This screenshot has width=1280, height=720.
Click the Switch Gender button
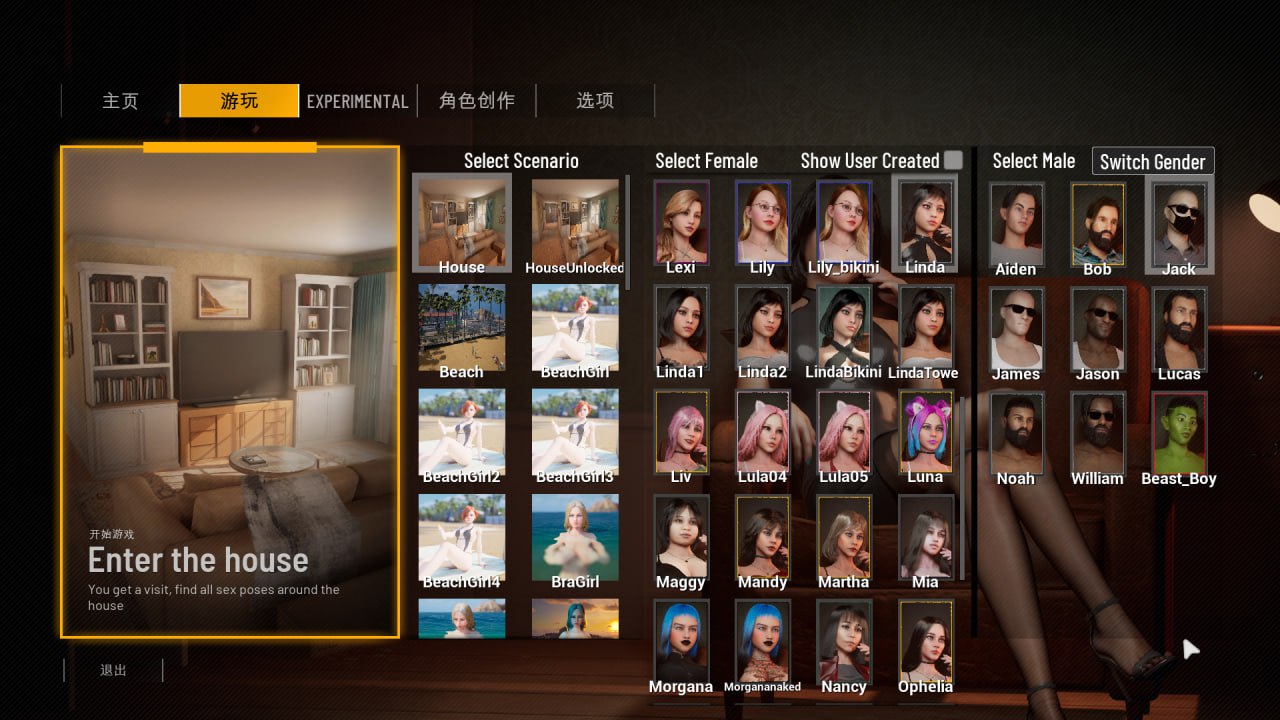tap(1152, 161)
